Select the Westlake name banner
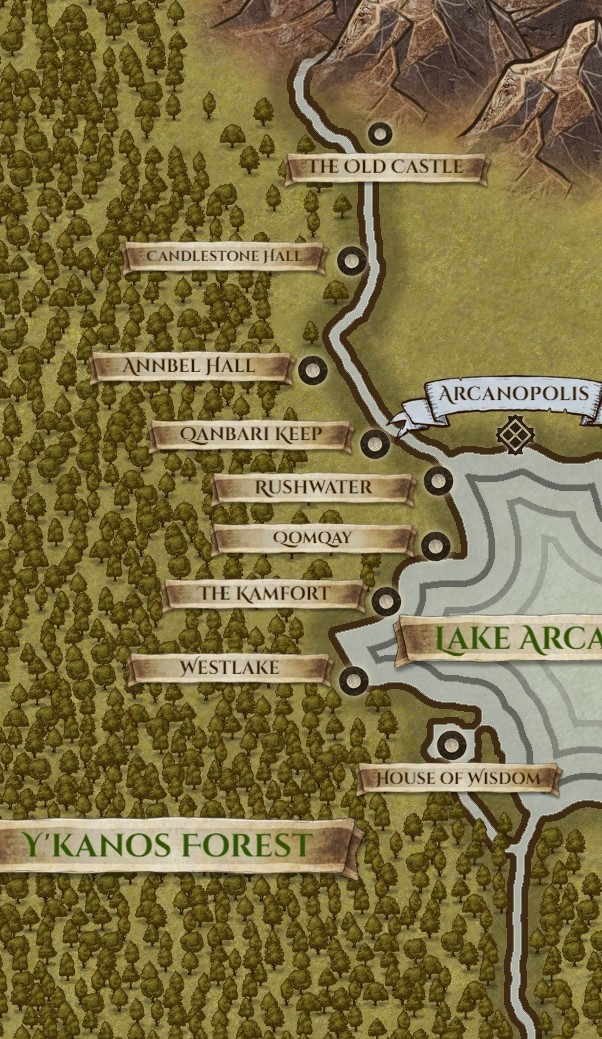Image resolution: width=602 pixels, height=1039 pixels. tap(229, 668)
